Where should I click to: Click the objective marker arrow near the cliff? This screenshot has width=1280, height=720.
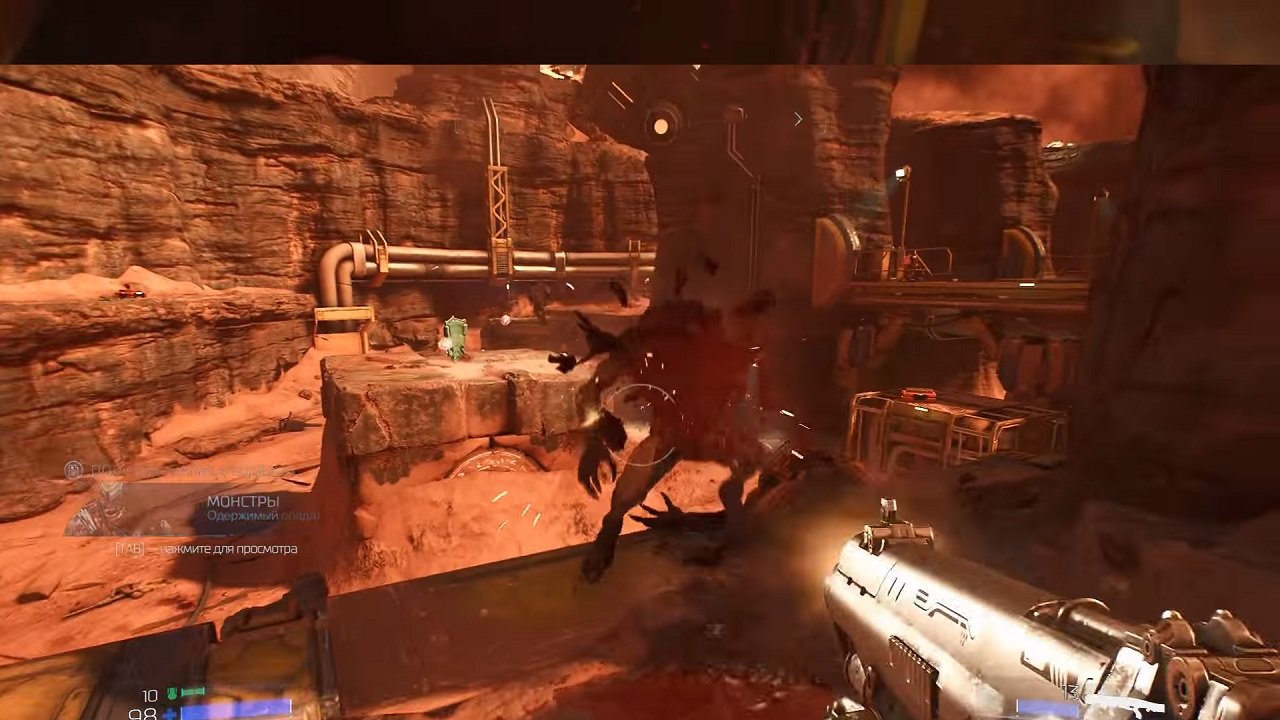tap(797, 118)
